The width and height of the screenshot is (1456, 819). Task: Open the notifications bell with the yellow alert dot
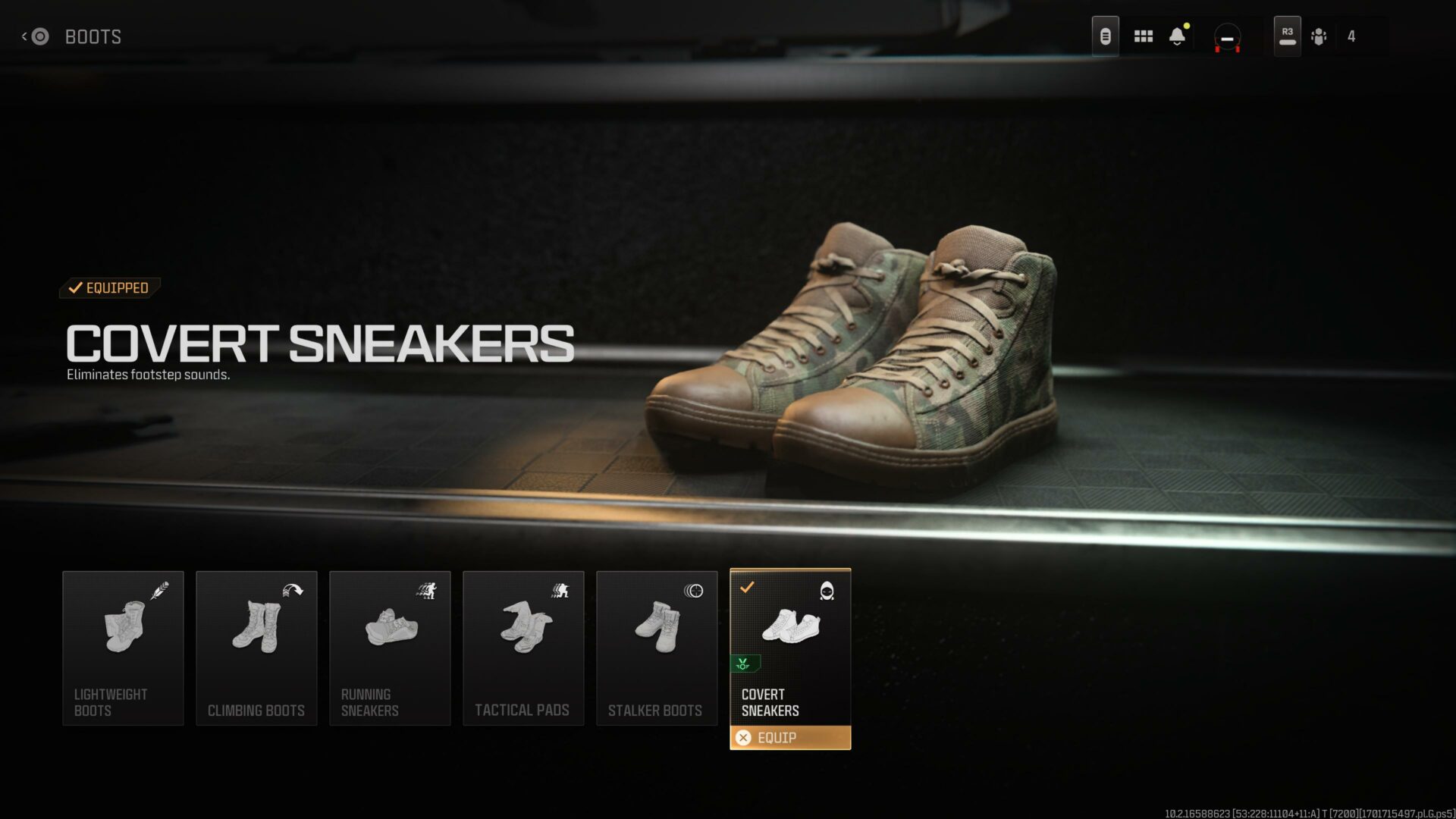click(x=1178, y=36)
